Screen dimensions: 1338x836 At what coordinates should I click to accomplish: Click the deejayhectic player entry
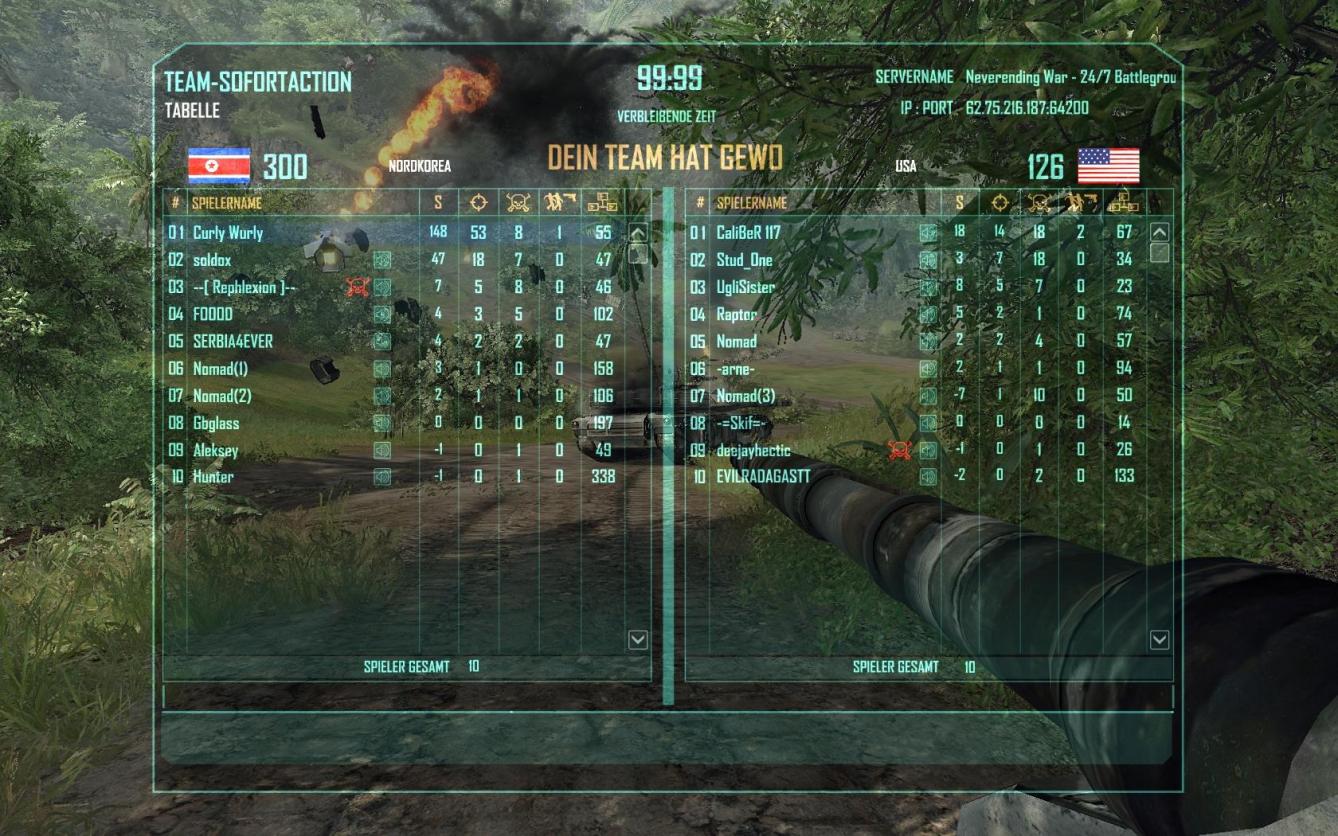[753, 450]
